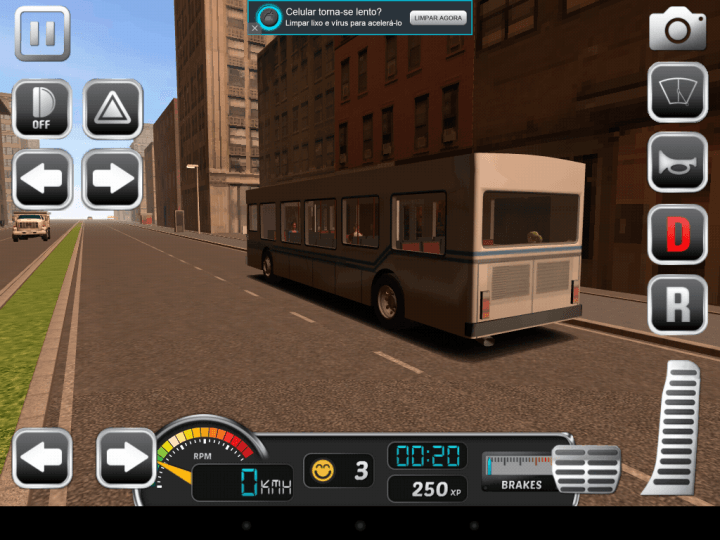The width and height of the screenshot is (720, 540).
Task: Activate the hazard warning triangle
Action: [112, 108]
